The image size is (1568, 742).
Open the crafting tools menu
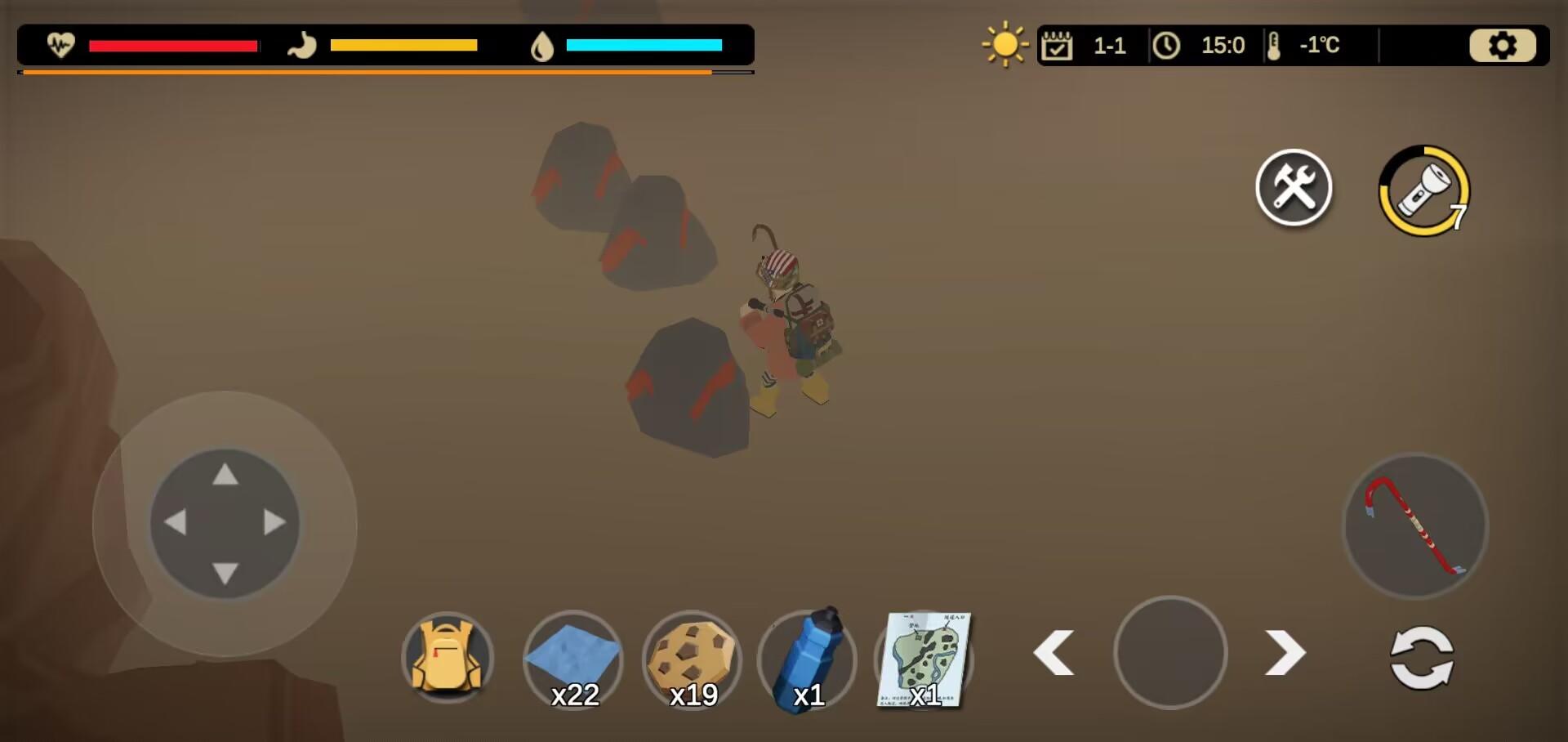point(1294,188)
